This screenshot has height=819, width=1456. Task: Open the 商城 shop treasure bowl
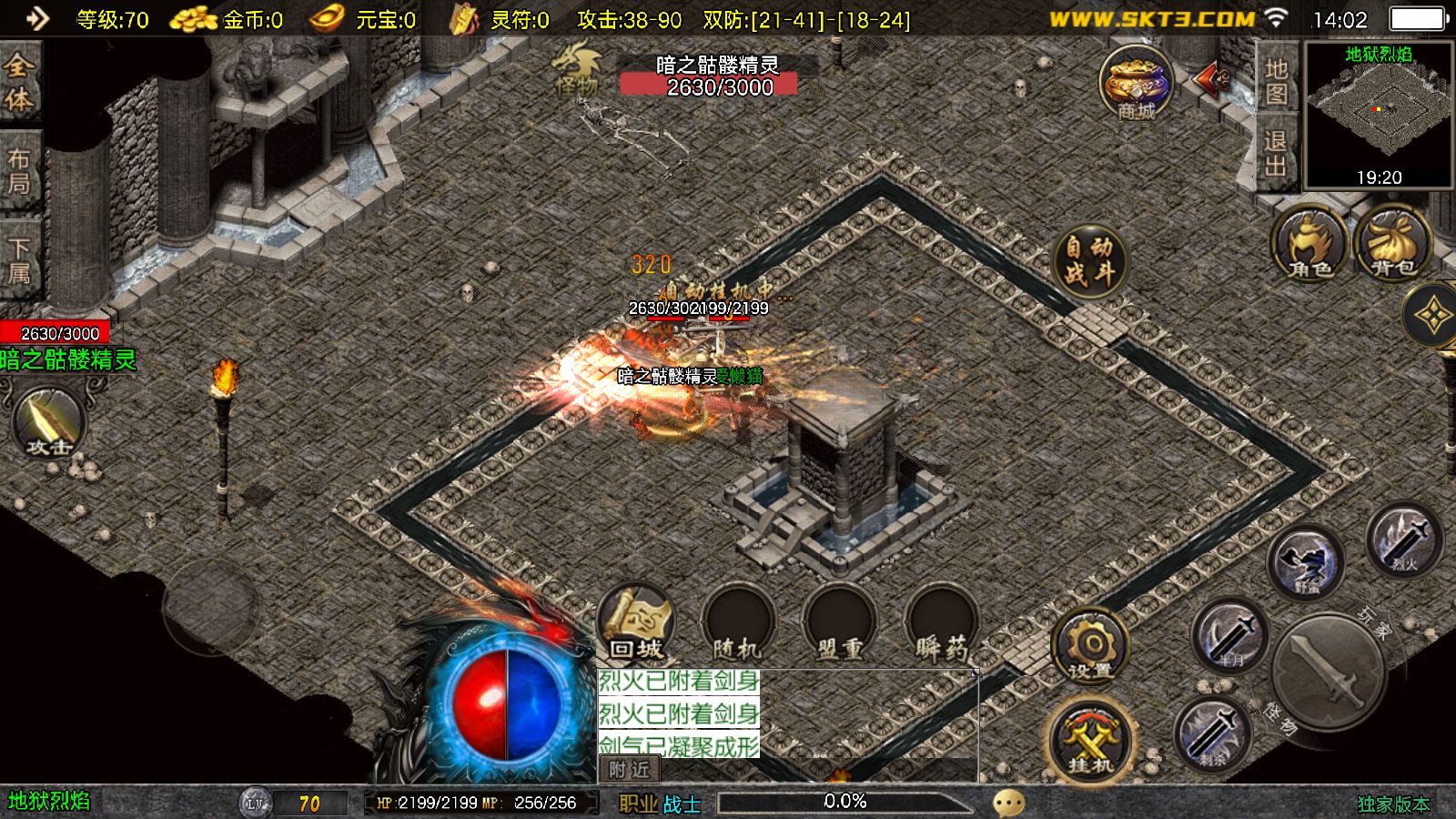(1136, 82)
